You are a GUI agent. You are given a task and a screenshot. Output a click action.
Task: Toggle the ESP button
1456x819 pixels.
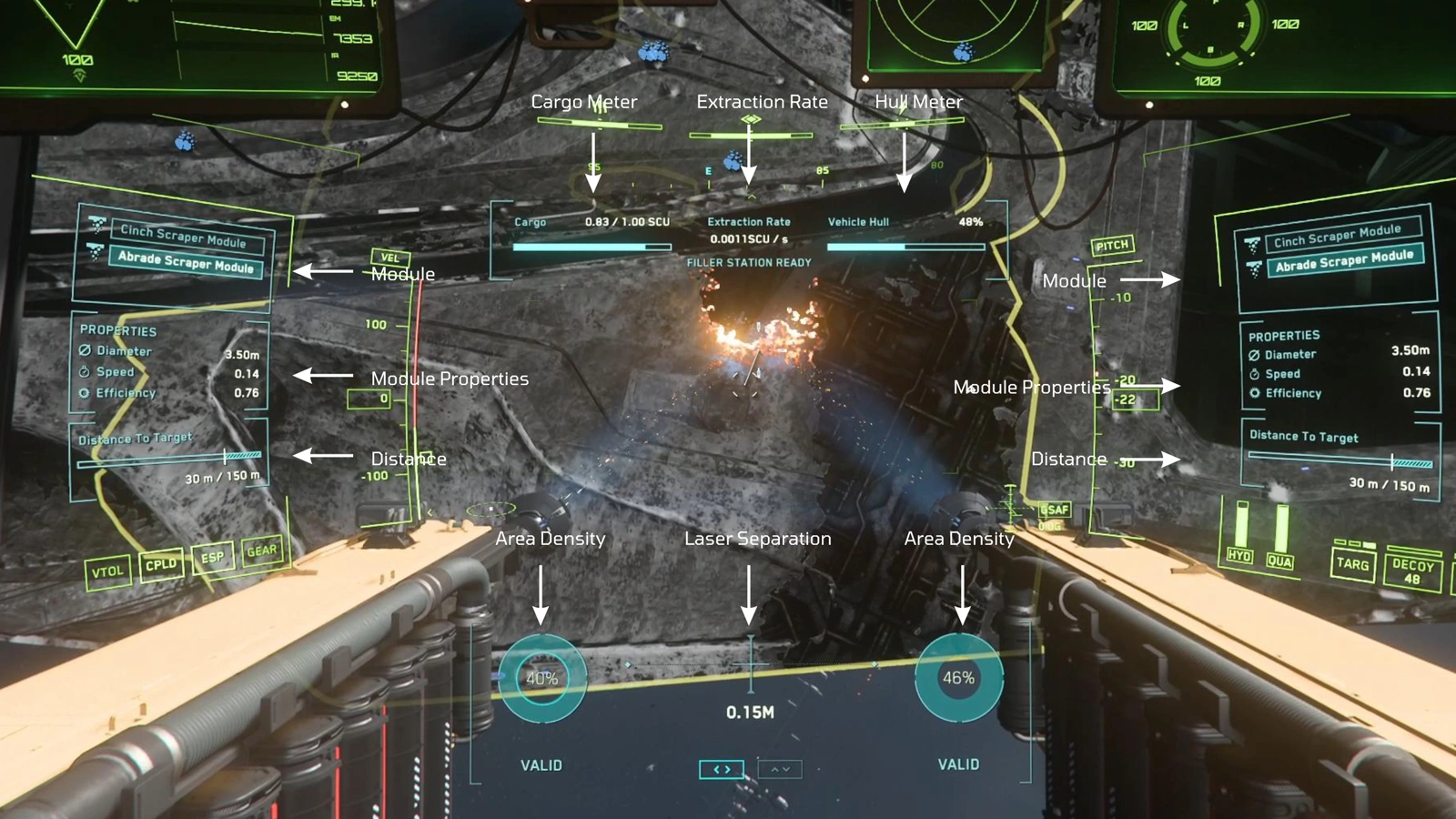(212, 558)
